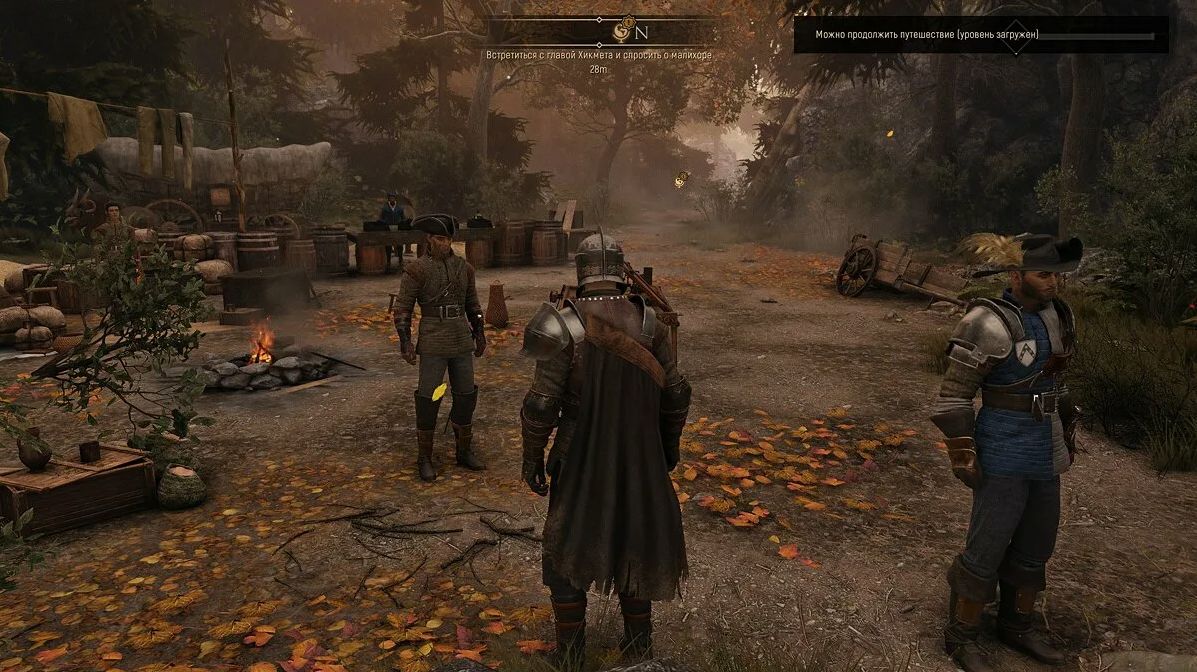Click the floating quest waypoint marker

681,179
